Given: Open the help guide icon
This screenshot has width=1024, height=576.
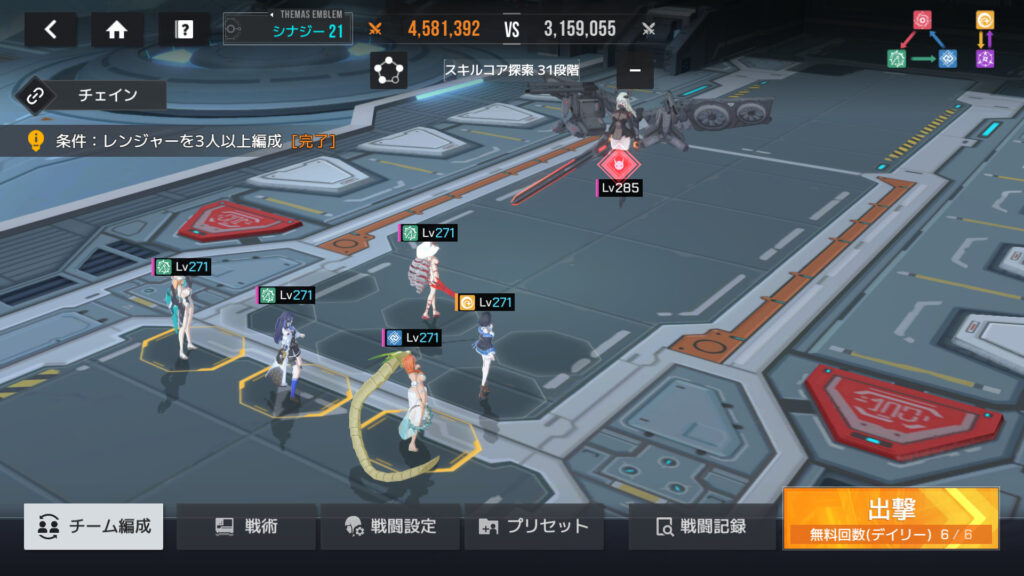Looking at the screenshot, I should (184, 30).
